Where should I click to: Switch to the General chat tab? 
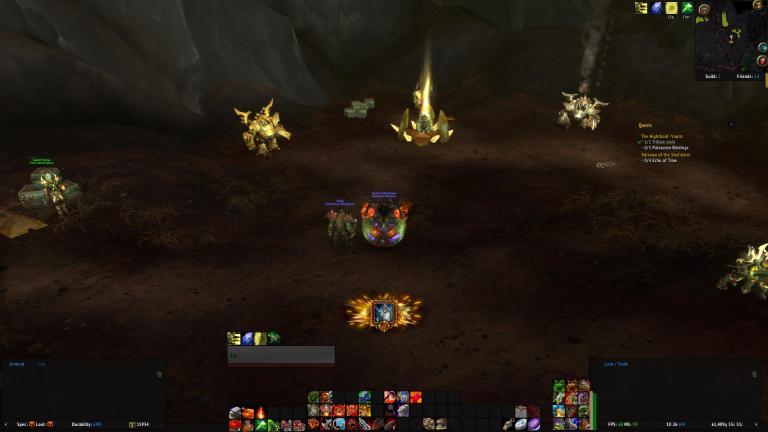point(16,365)
